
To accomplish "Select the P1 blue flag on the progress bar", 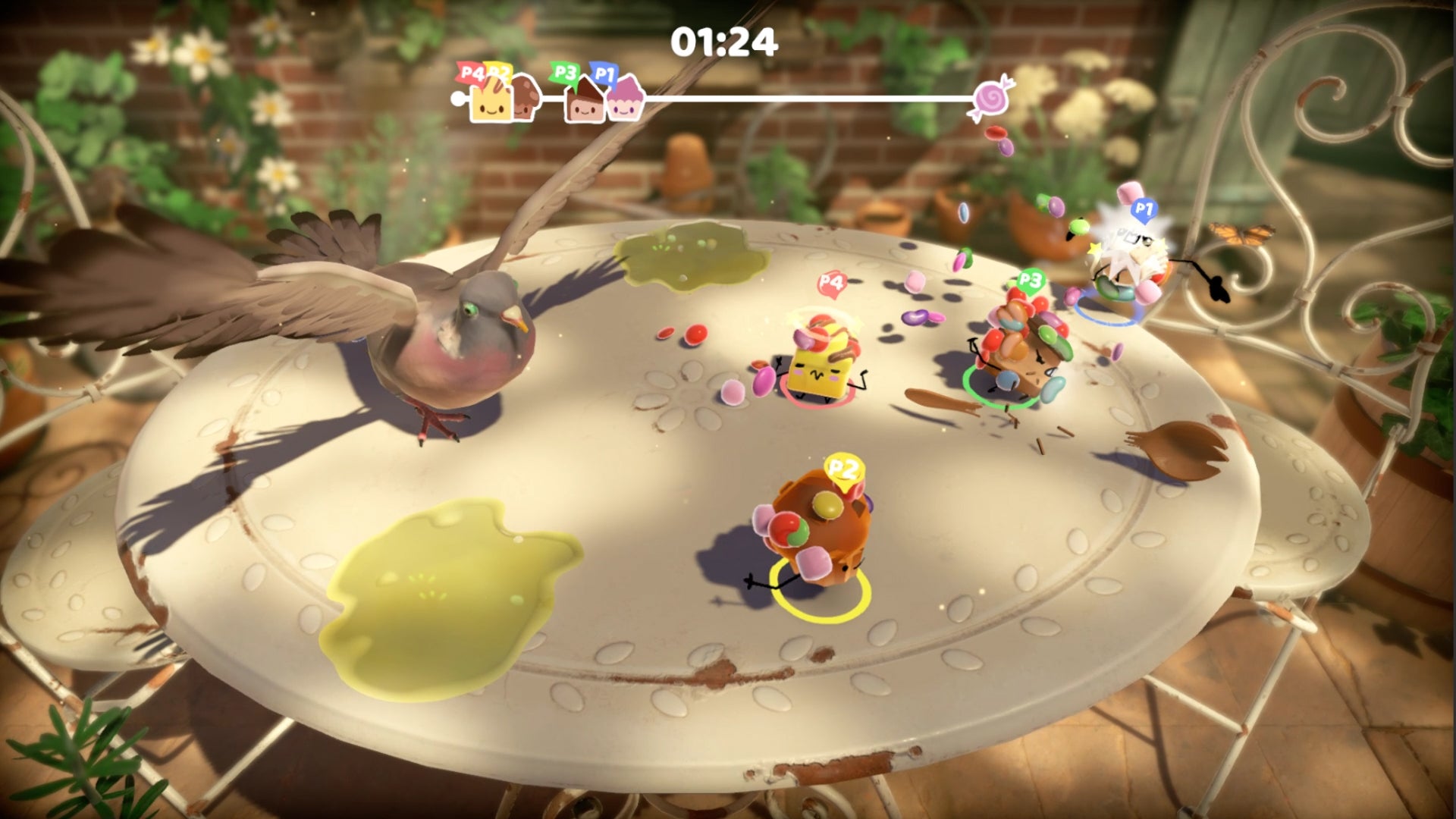I will 603,75.
